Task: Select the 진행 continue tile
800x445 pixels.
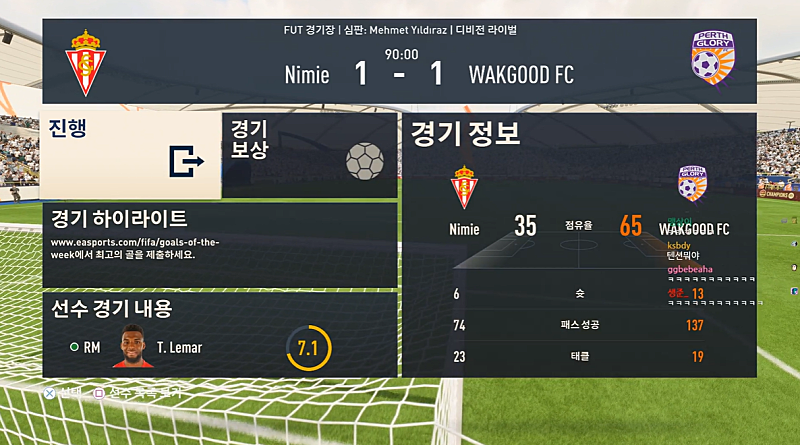Action: click(x=130, y=155)
